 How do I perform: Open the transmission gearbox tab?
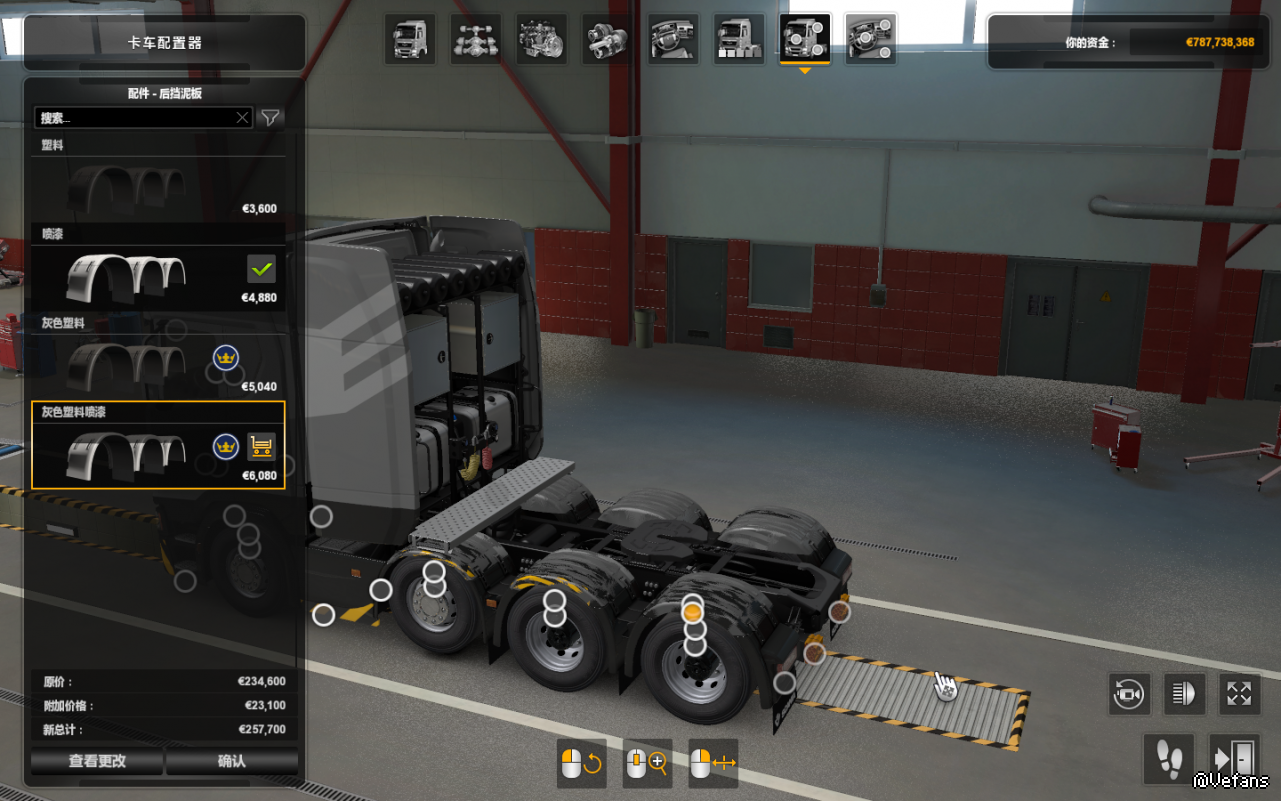tap(607, 39)
